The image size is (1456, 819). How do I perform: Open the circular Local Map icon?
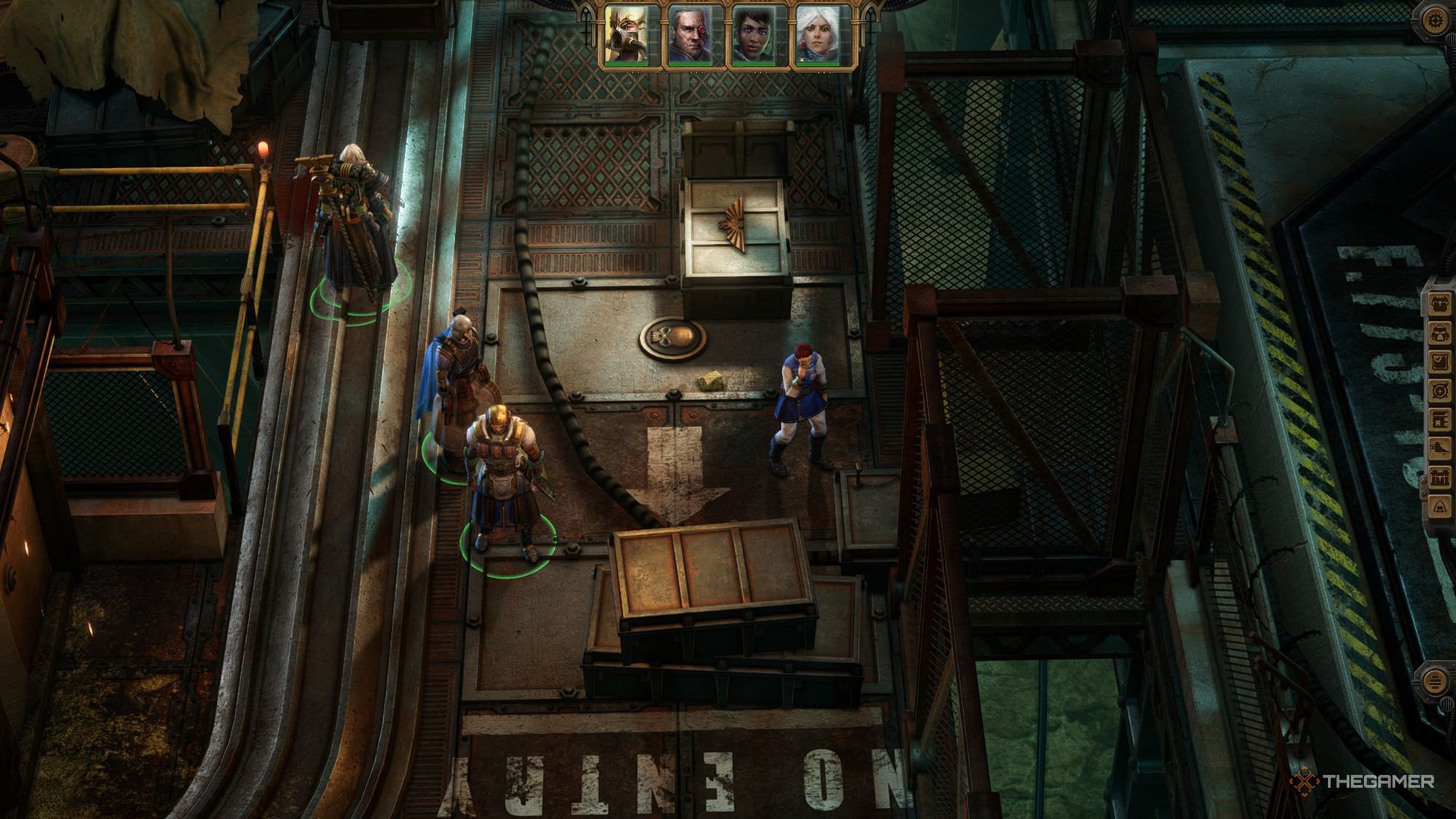(1439, 389)
